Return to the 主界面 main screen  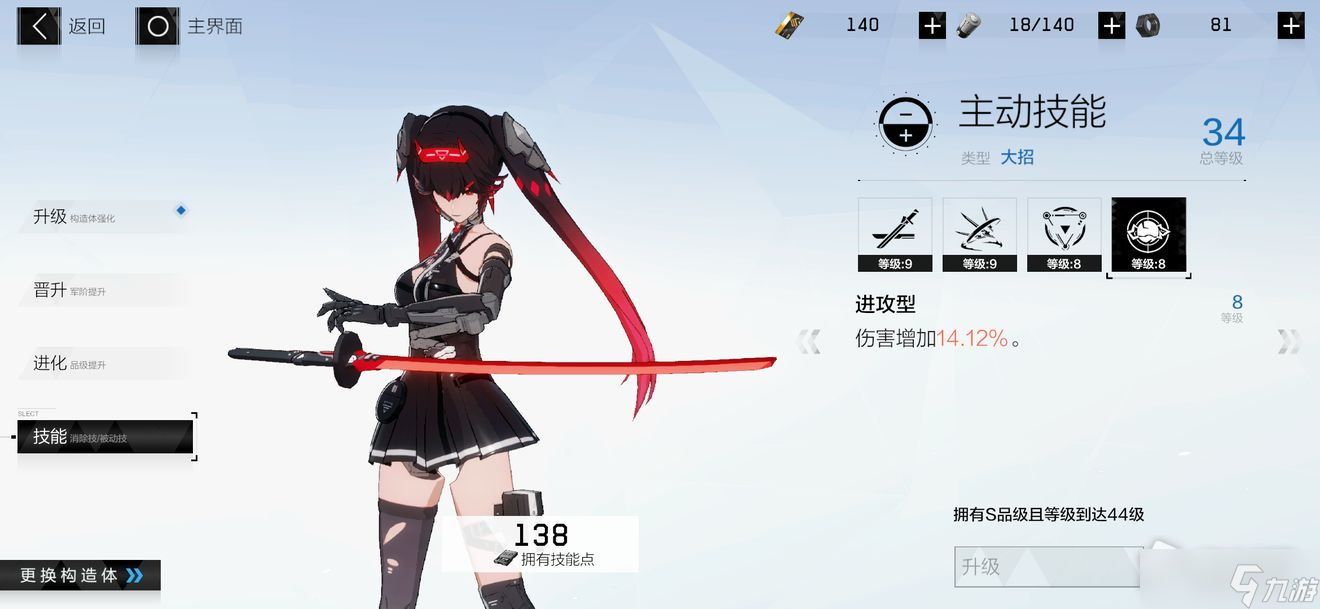click(x=190, y=27)
